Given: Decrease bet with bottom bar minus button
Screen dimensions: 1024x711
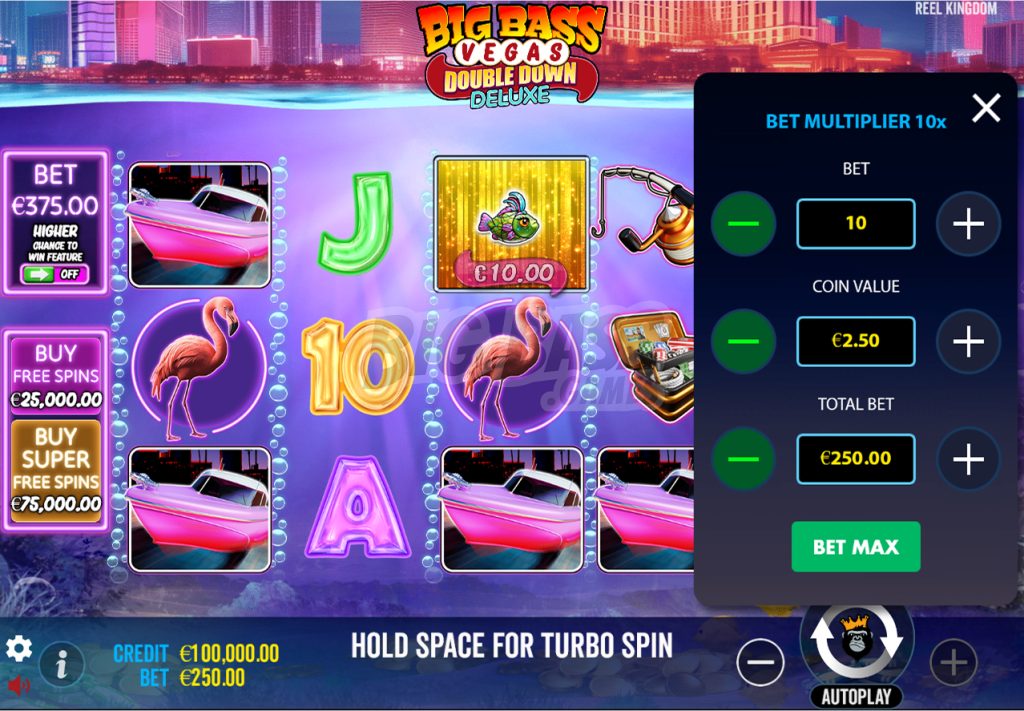Looking at the screenshot, I should point(761,662).
